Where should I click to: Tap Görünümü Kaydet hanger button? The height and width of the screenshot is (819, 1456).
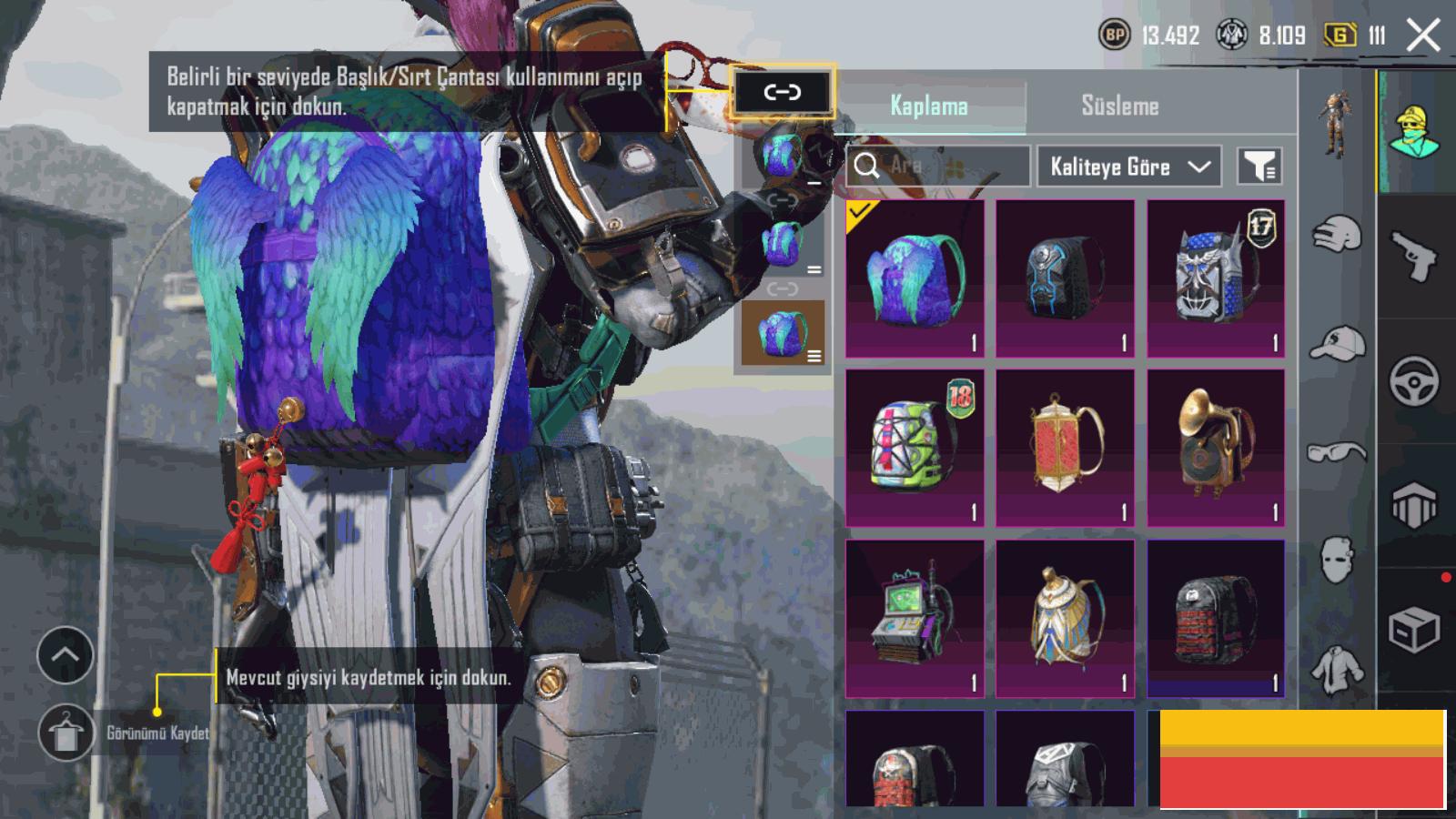coord(66,733)
